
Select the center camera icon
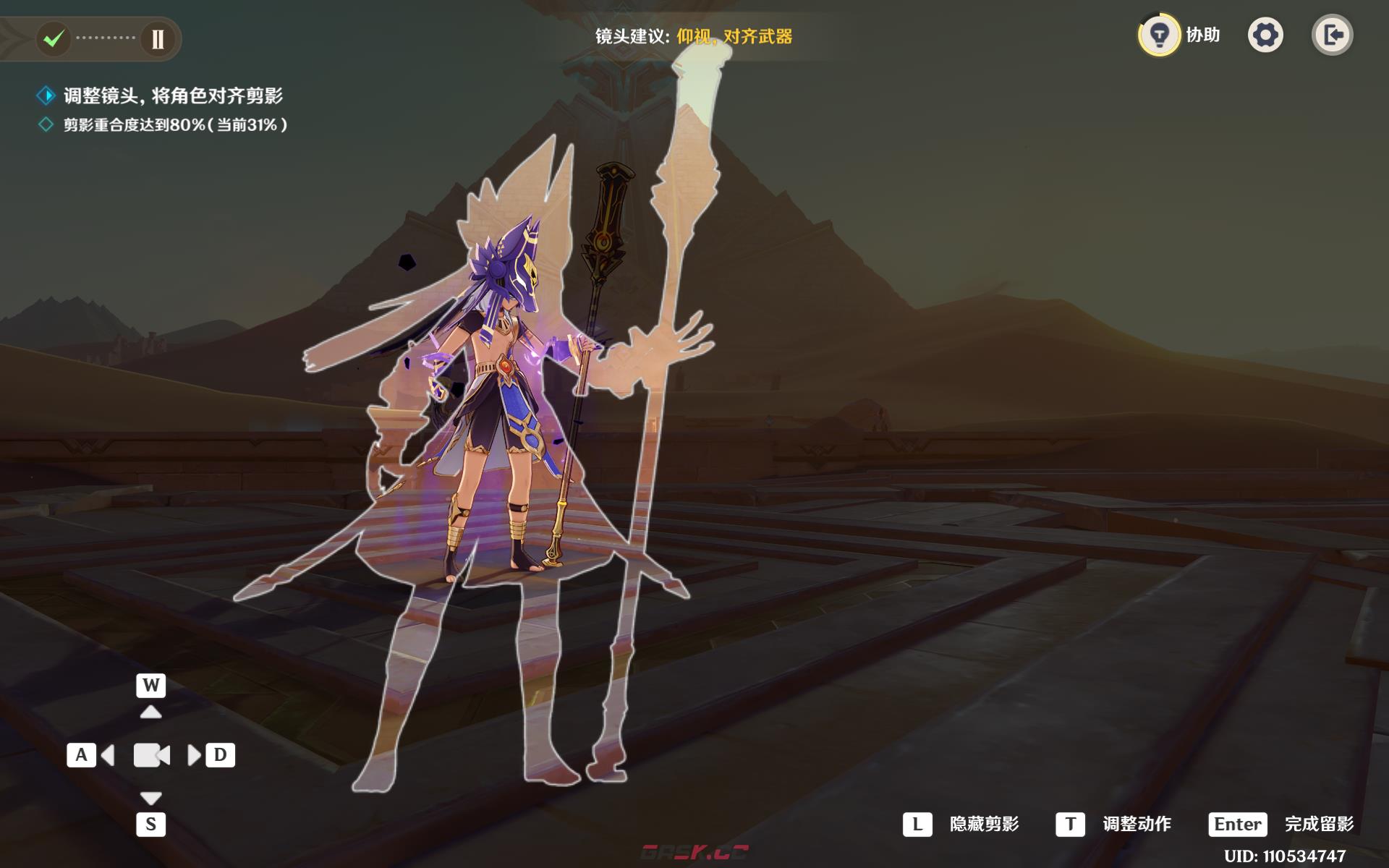151,755
